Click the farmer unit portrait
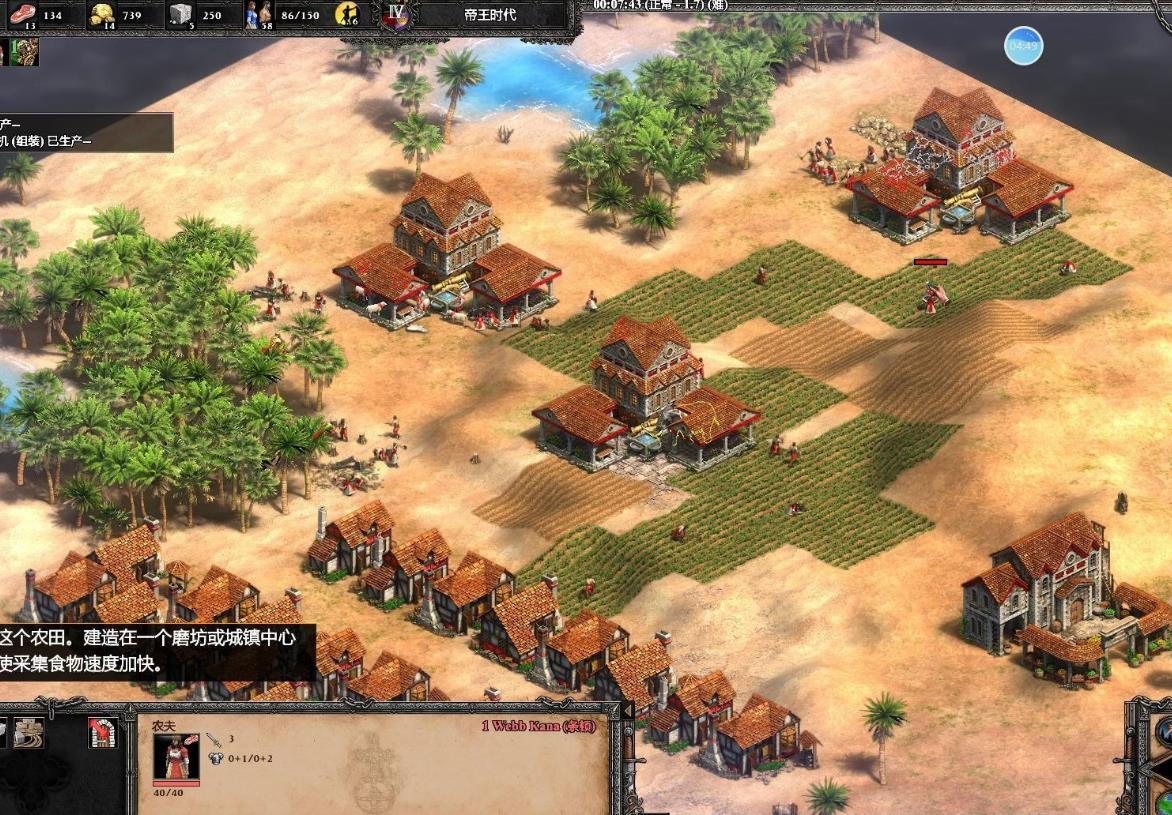 175,757
